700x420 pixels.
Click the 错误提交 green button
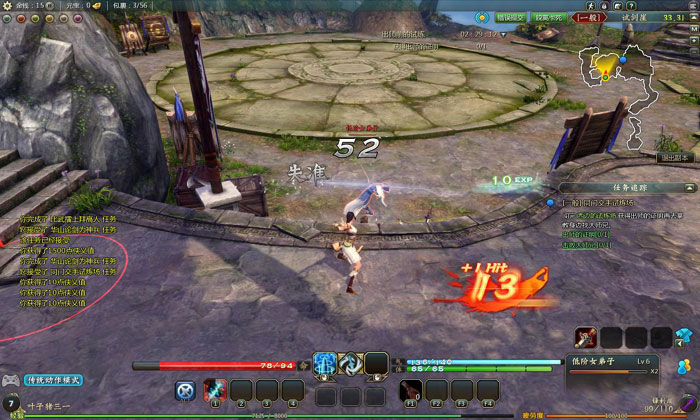[512, 17]
